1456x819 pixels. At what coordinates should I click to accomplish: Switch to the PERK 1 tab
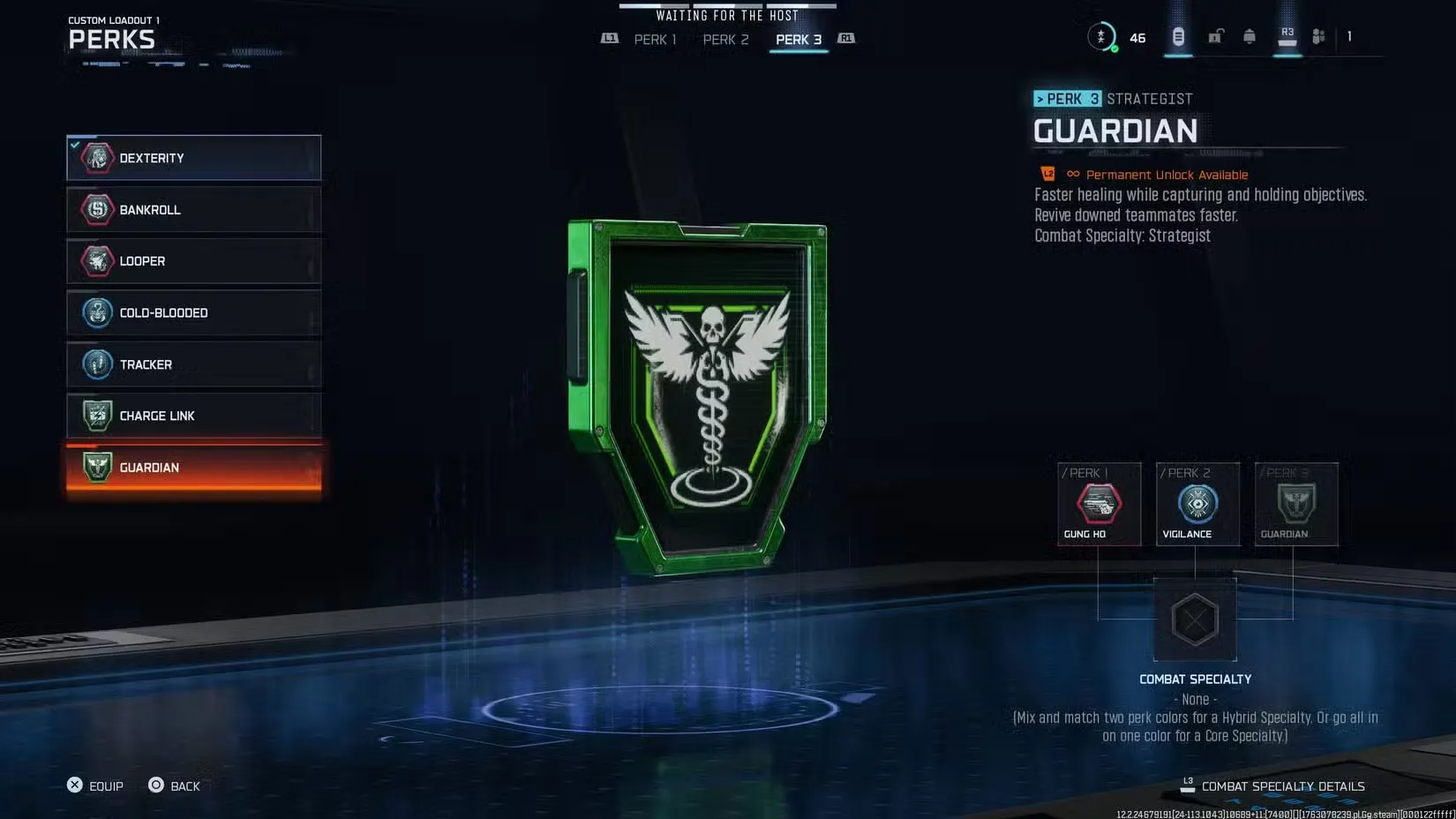pos(654,39)
